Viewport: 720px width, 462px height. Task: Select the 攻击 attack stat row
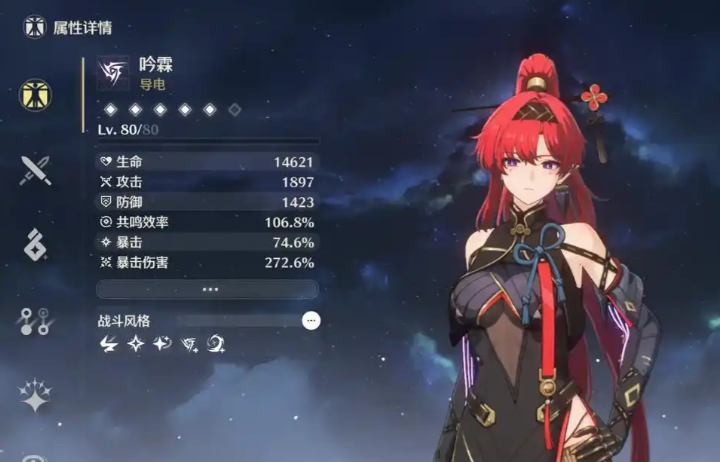tap(208, 181)
